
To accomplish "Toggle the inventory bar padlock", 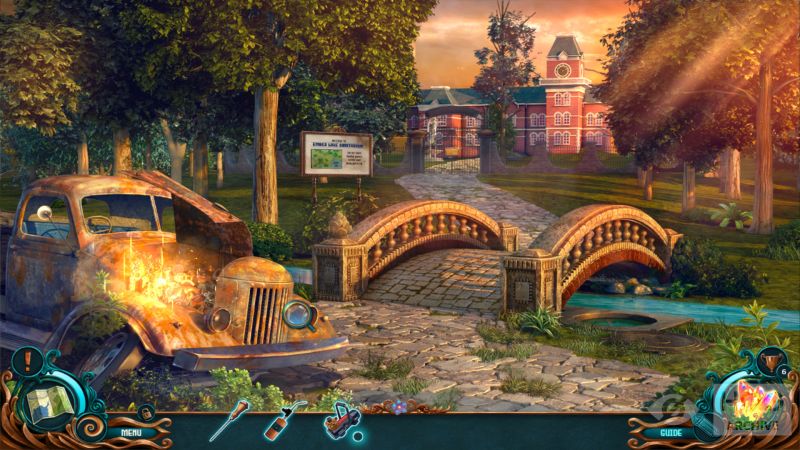I will (x=146, y=411).
